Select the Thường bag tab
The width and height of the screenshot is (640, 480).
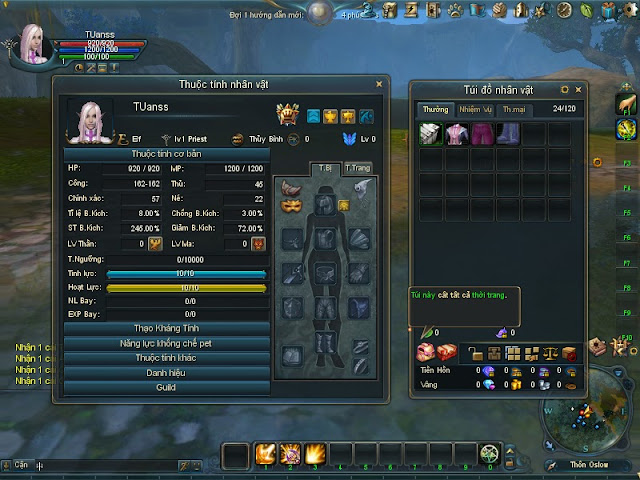[x=436, y=108]
